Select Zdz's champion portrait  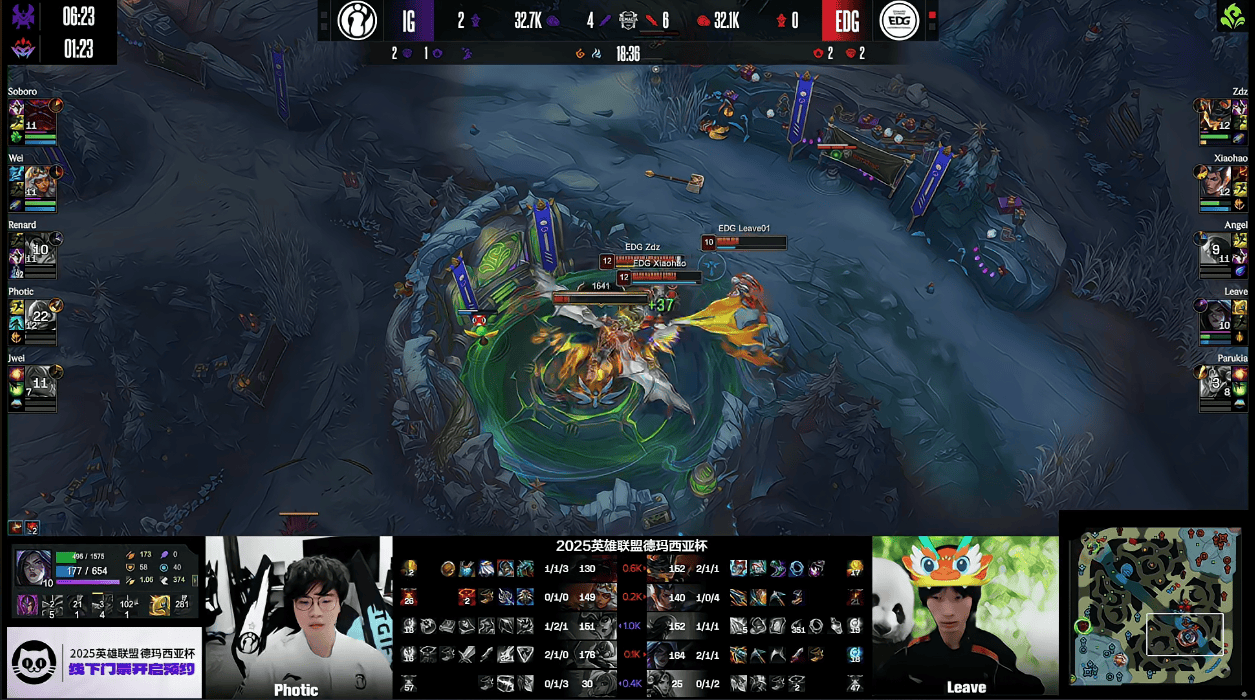click(x=1216, y=116)
